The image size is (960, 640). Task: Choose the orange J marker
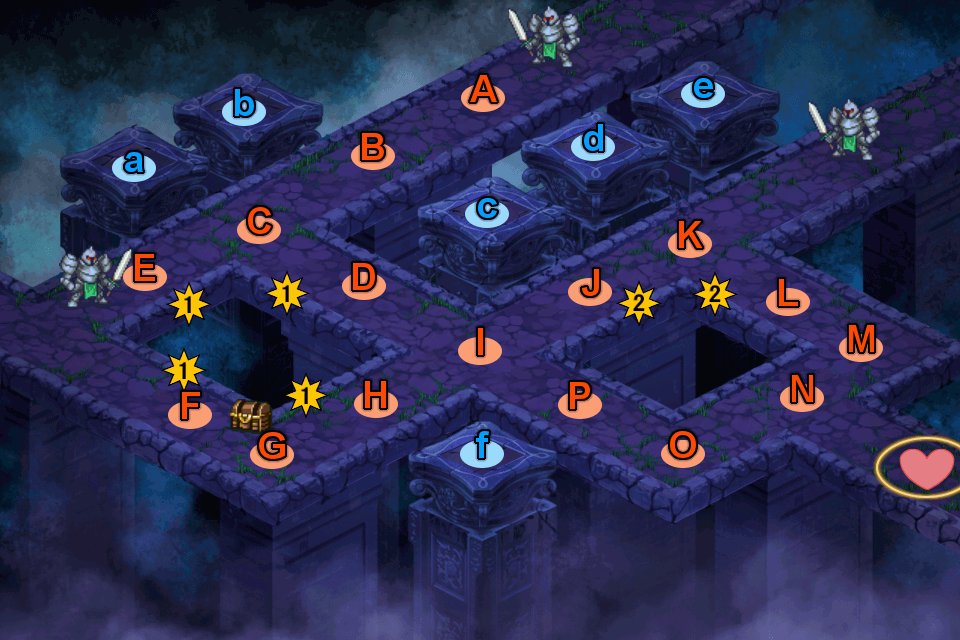pos(590,288)
